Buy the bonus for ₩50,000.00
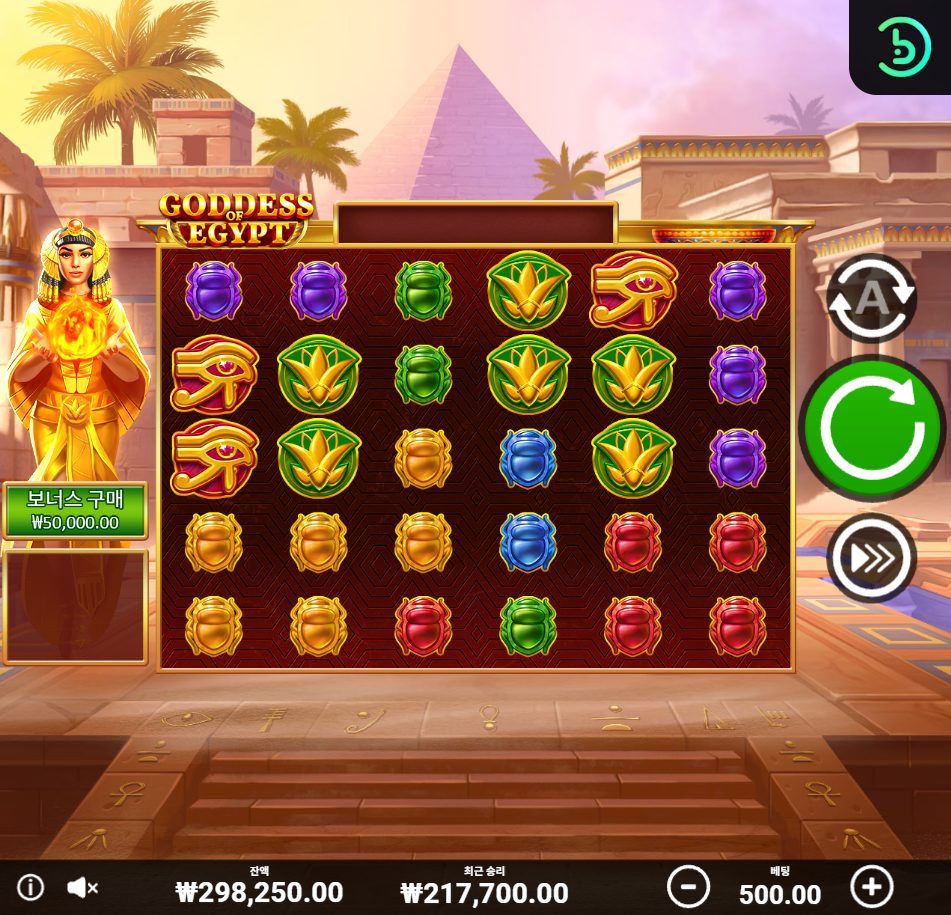Image resolution: width=951 pixels, height=915 pixels. [x=75, y=511]
